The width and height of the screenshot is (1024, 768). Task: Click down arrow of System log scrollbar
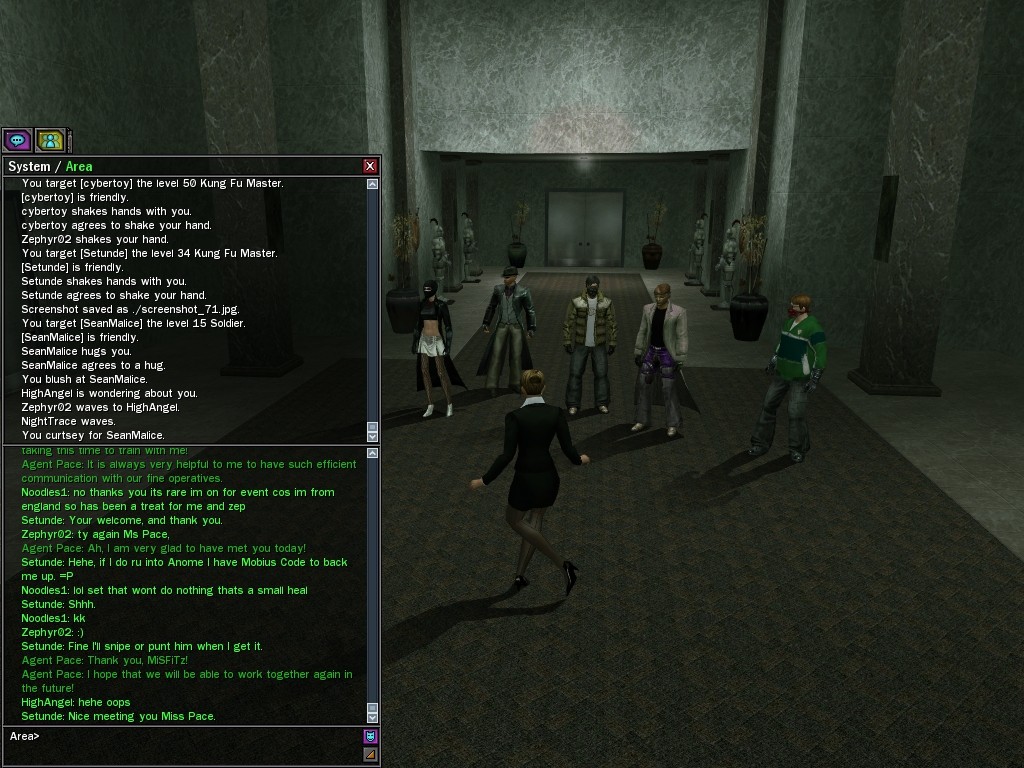(x=373, y=435)
